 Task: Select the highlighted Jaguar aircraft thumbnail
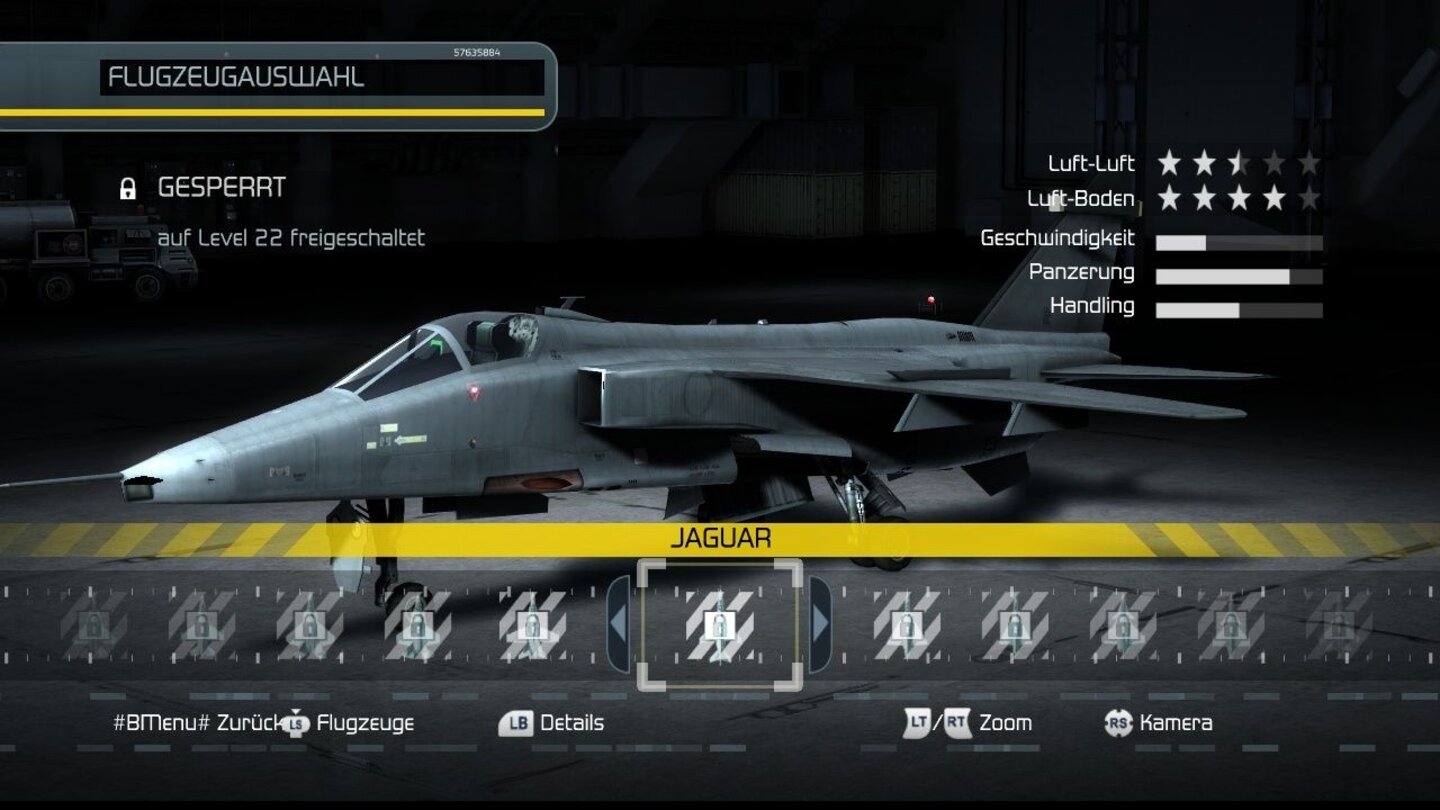click(x=719, y=625)
